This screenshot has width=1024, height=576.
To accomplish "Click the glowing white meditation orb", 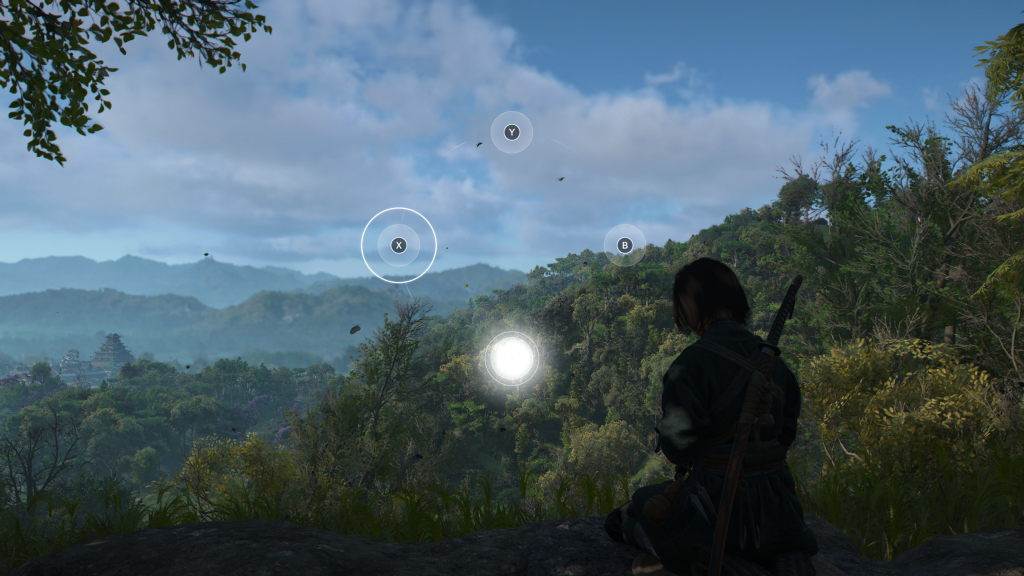I will pyautogui.click(x=512, y=358).
